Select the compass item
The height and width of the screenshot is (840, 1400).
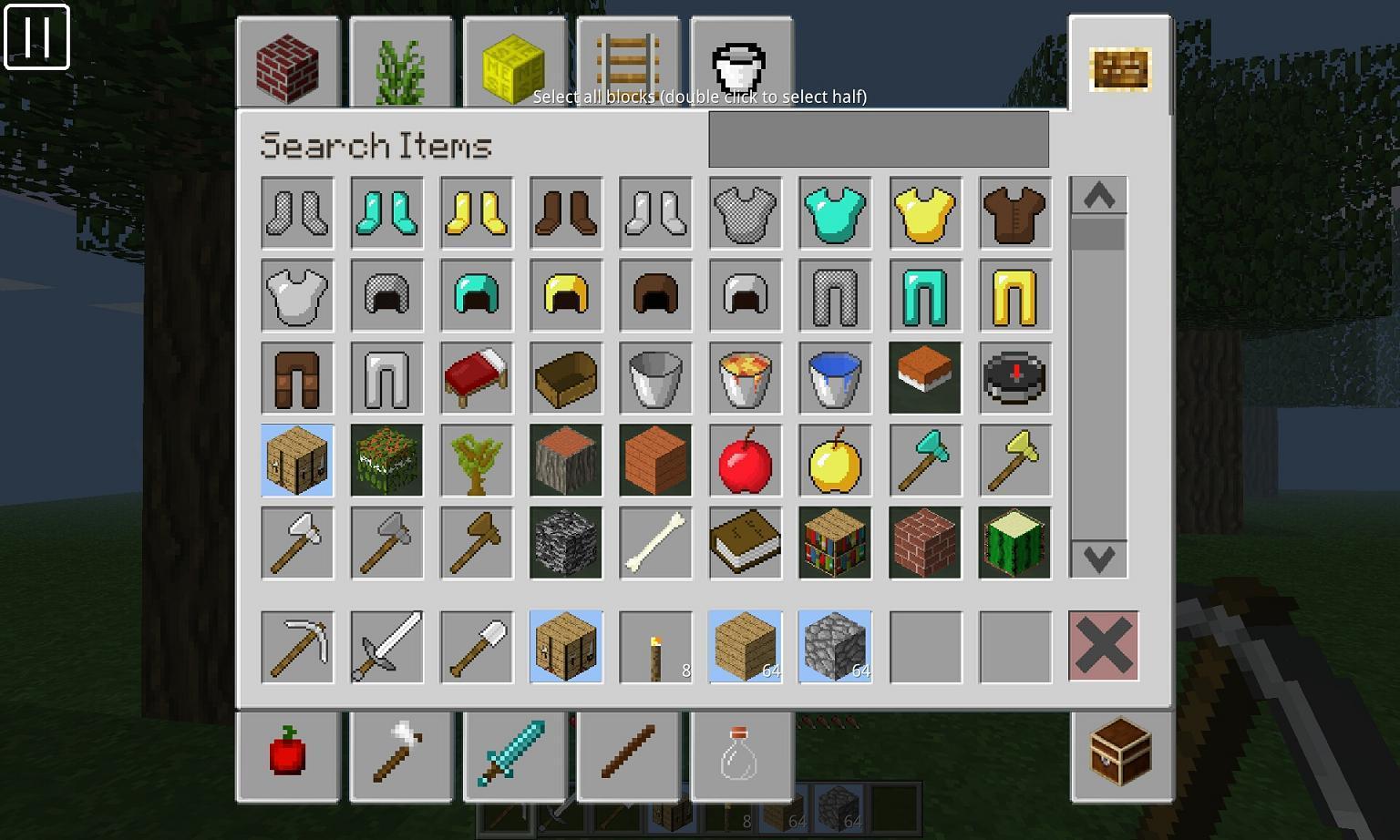point(1014,378)
